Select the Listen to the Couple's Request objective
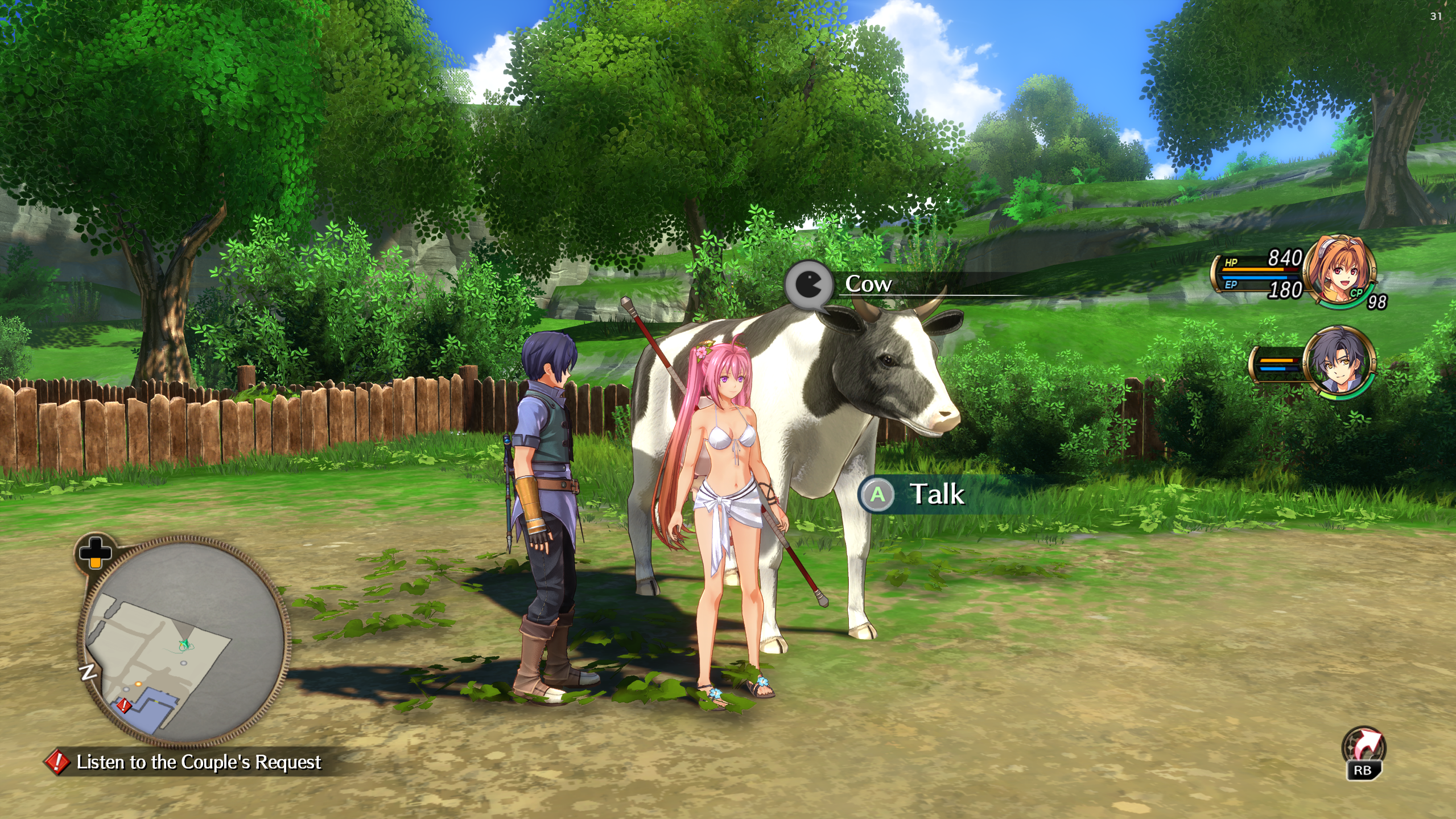Image resolution: width=1456 pixels, height=819 pixels. tap(198, 762)
